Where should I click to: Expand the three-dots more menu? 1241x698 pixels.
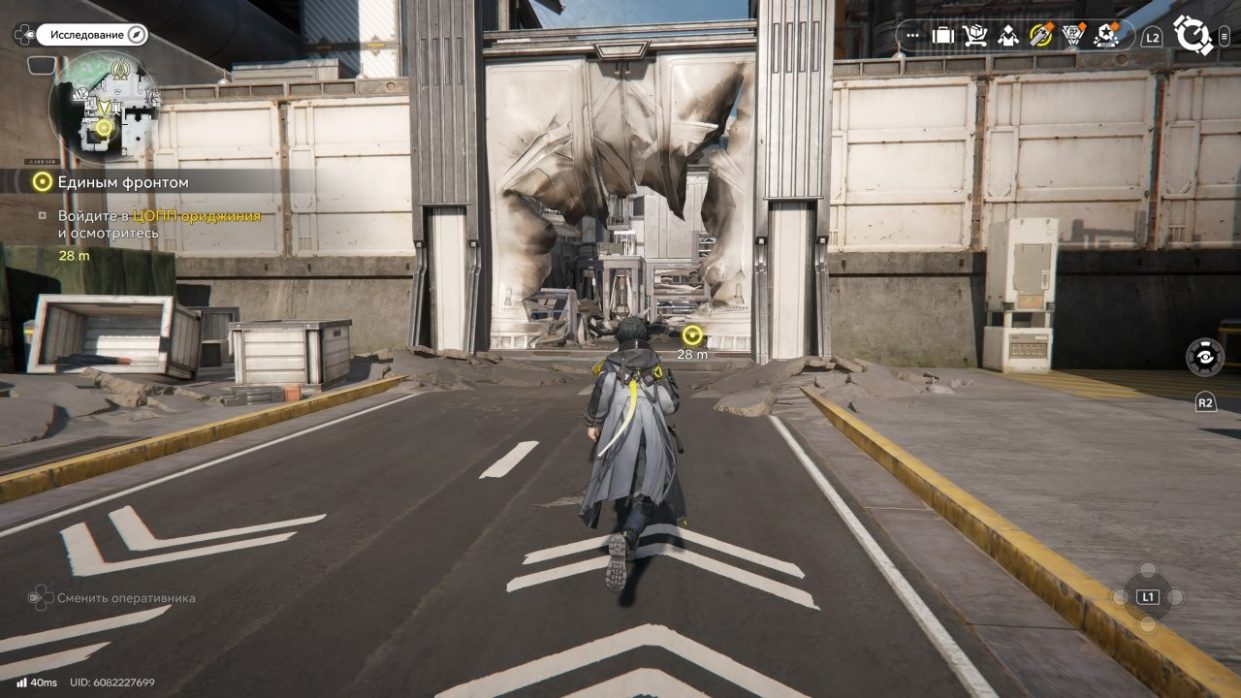point(912,36)
